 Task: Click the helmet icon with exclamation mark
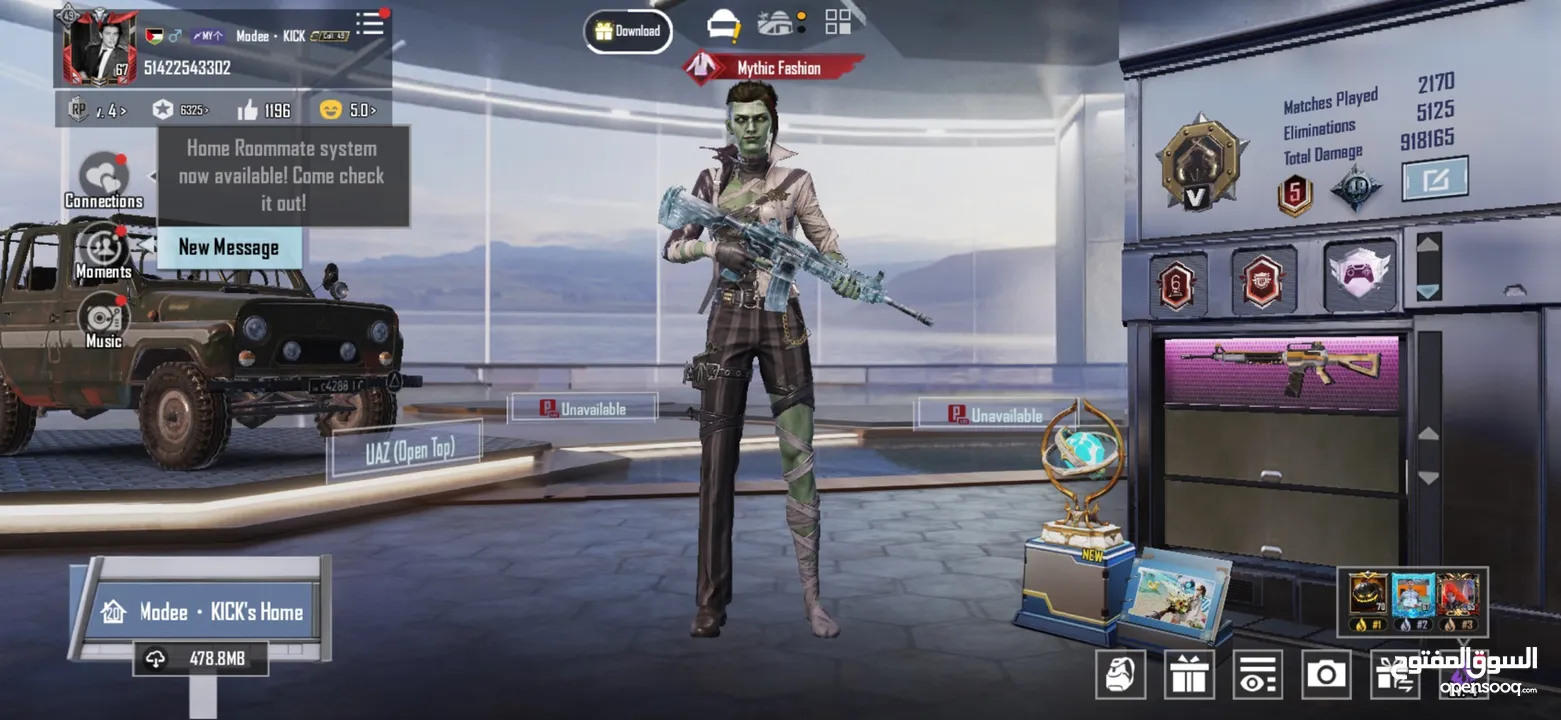(724, 25)
